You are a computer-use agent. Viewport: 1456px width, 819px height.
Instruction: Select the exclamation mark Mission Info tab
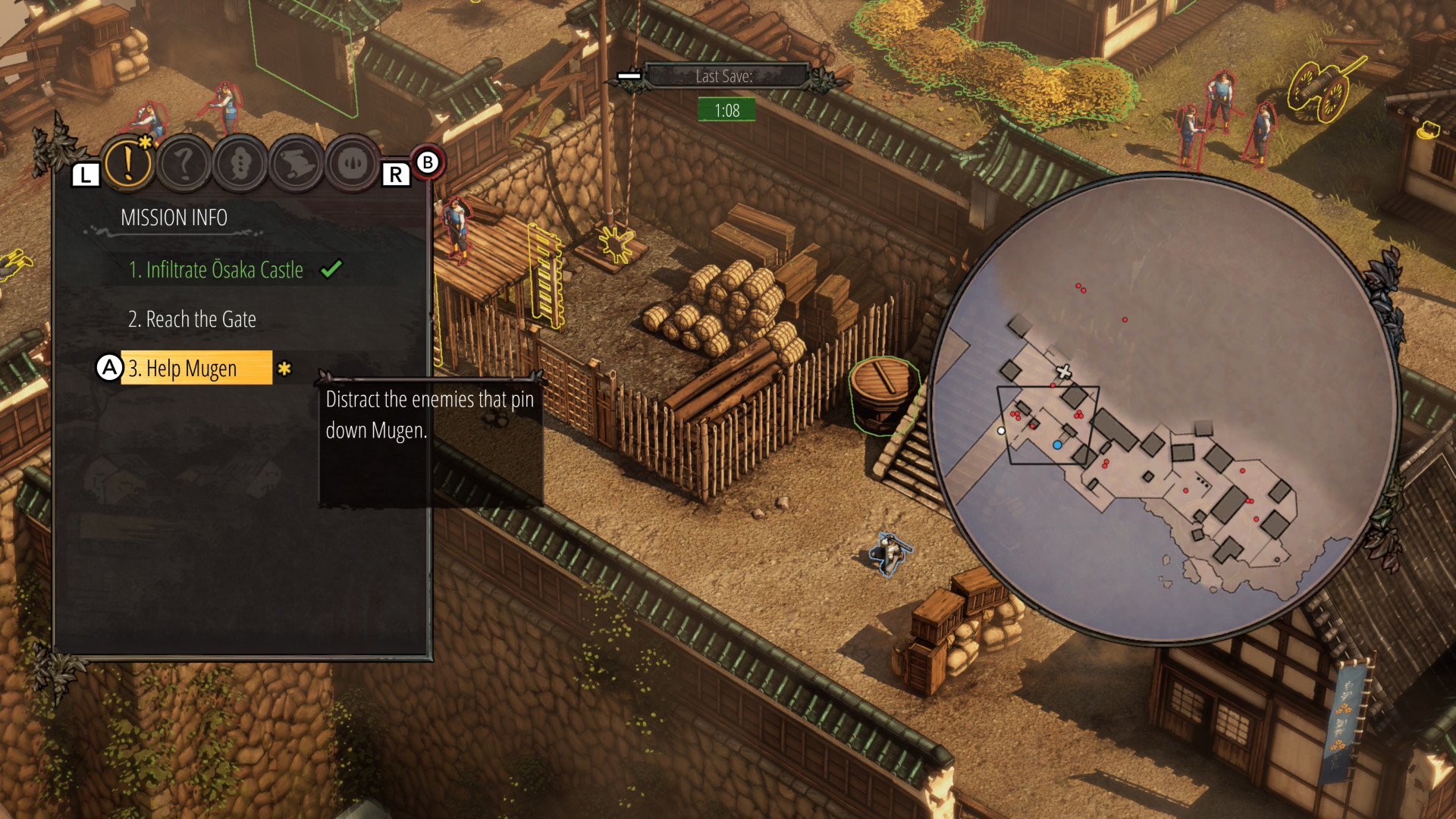pos(128,162)
